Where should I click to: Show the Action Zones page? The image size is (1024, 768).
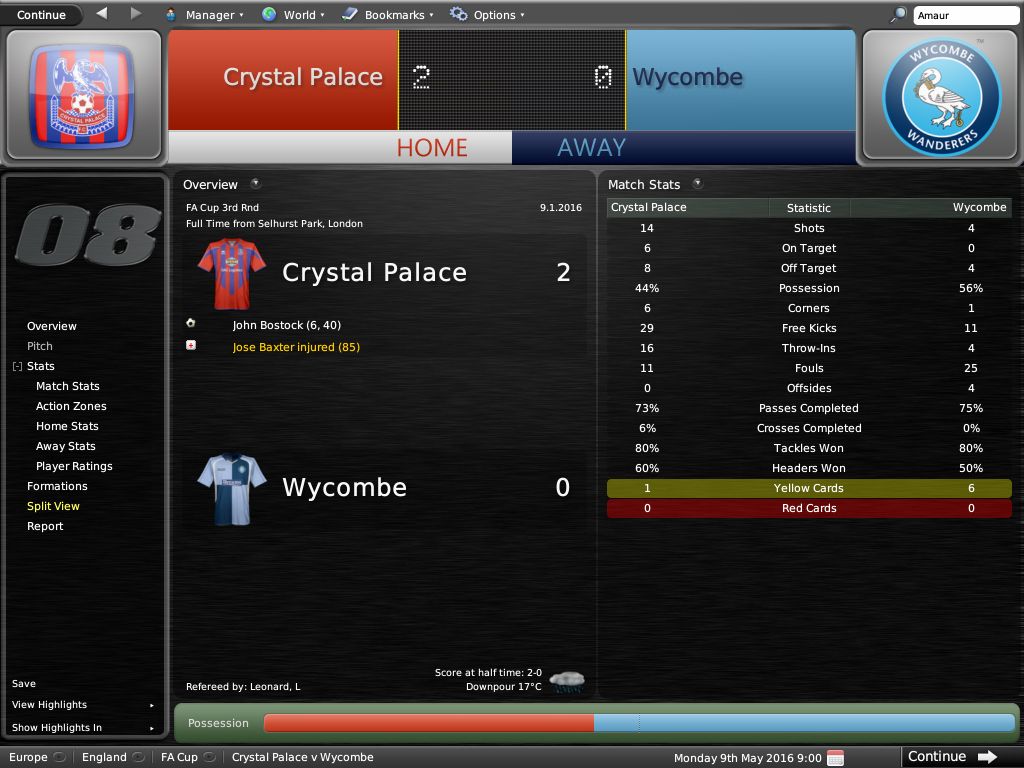click(x=71, y=406)
